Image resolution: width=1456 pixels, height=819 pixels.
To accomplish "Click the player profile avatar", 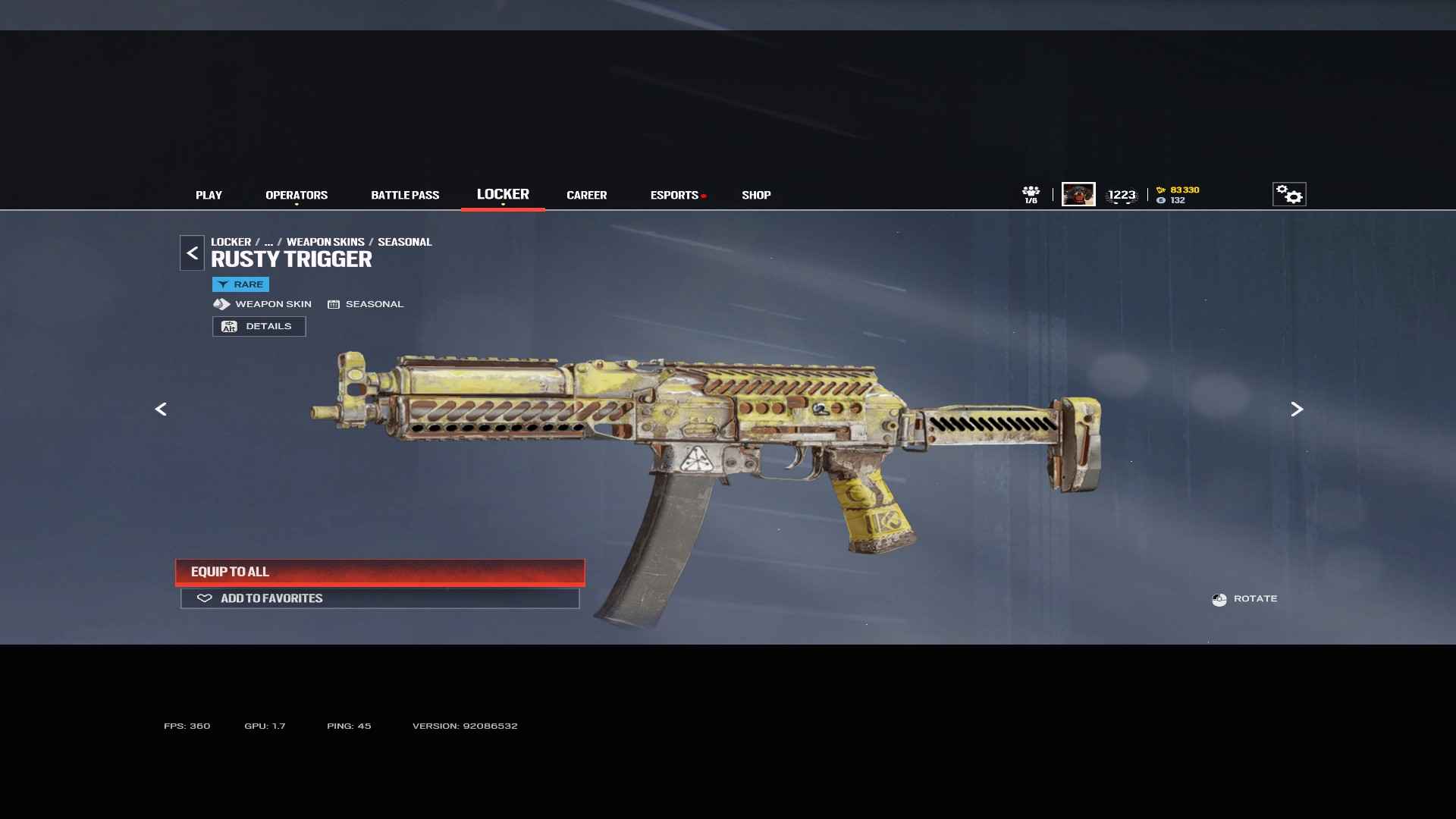I will point(1078,194).
